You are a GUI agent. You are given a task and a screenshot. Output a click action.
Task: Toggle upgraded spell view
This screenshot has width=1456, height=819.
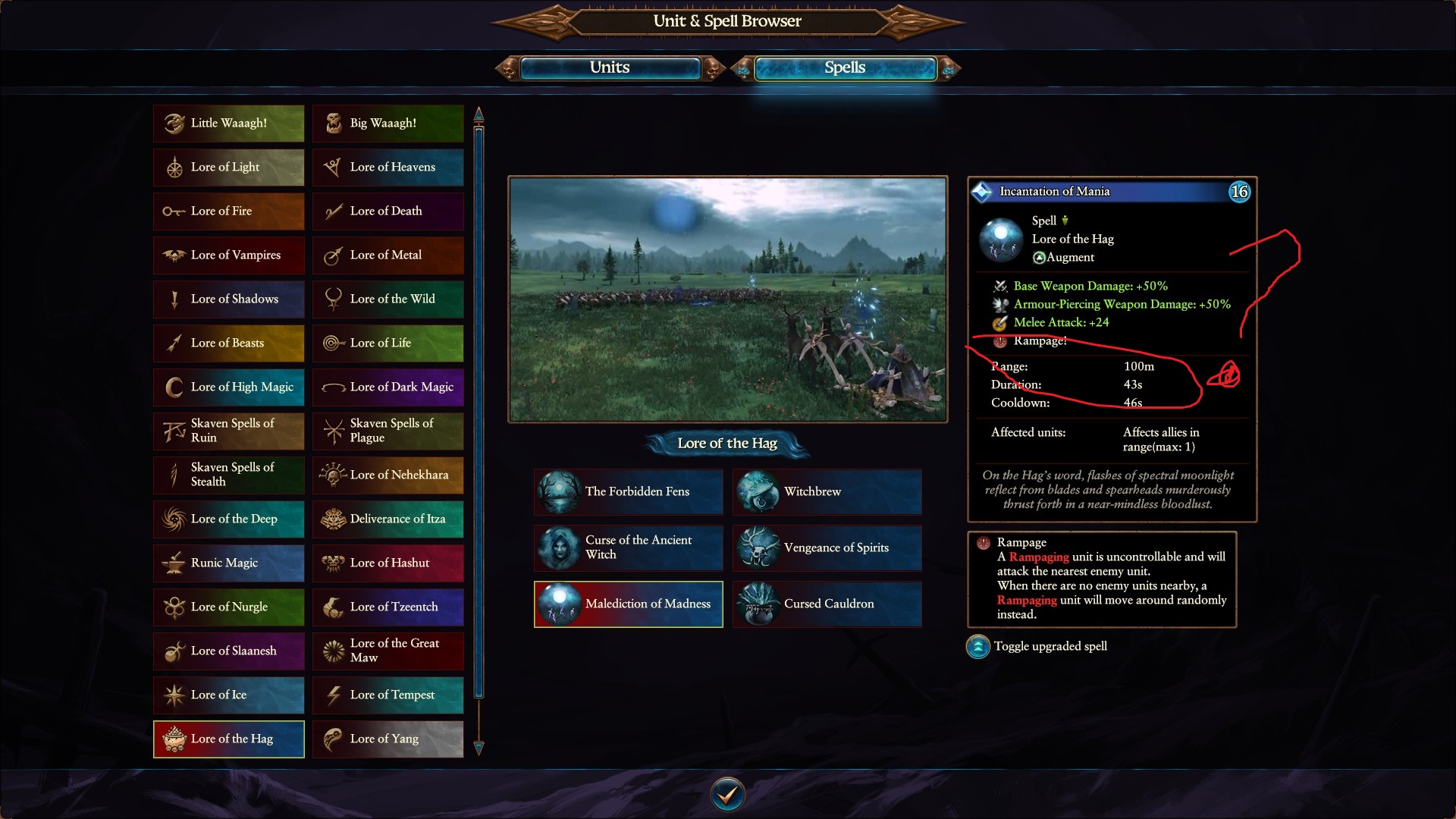click(x=977, y=648)
